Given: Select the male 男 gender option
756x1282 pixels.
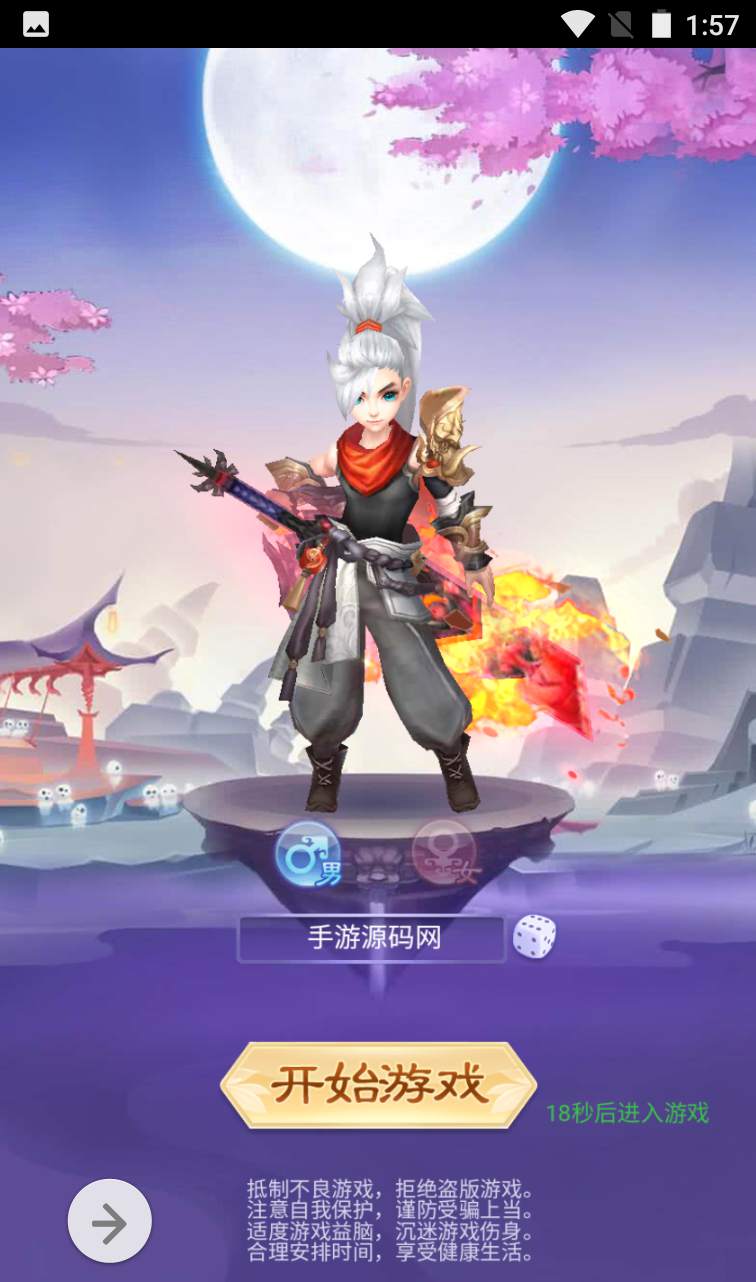Looking at the screenshot, I should click(x=309, y=855).
